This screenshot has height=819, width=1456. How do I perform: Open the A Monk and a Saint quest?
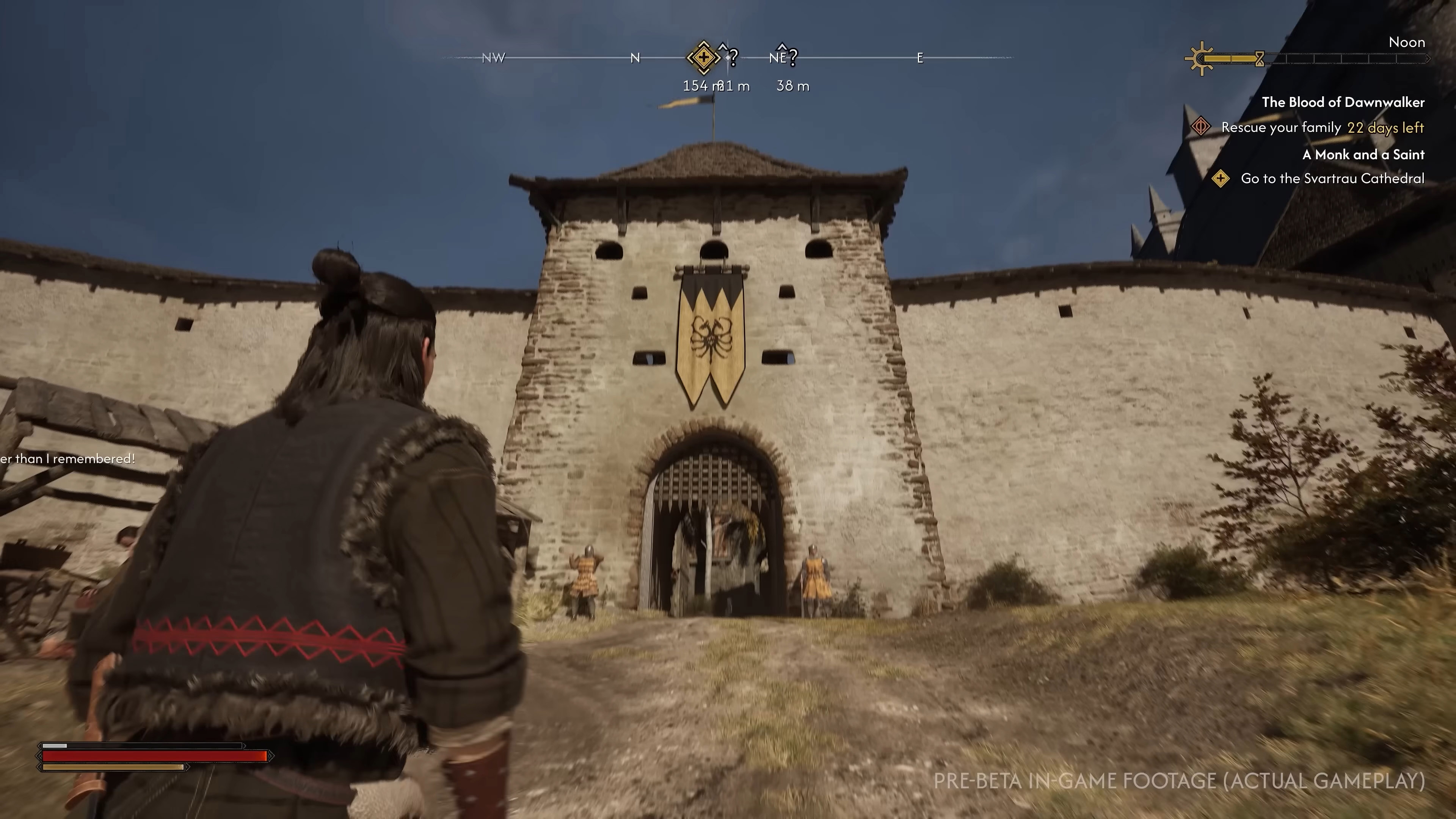click(1363, 155)
